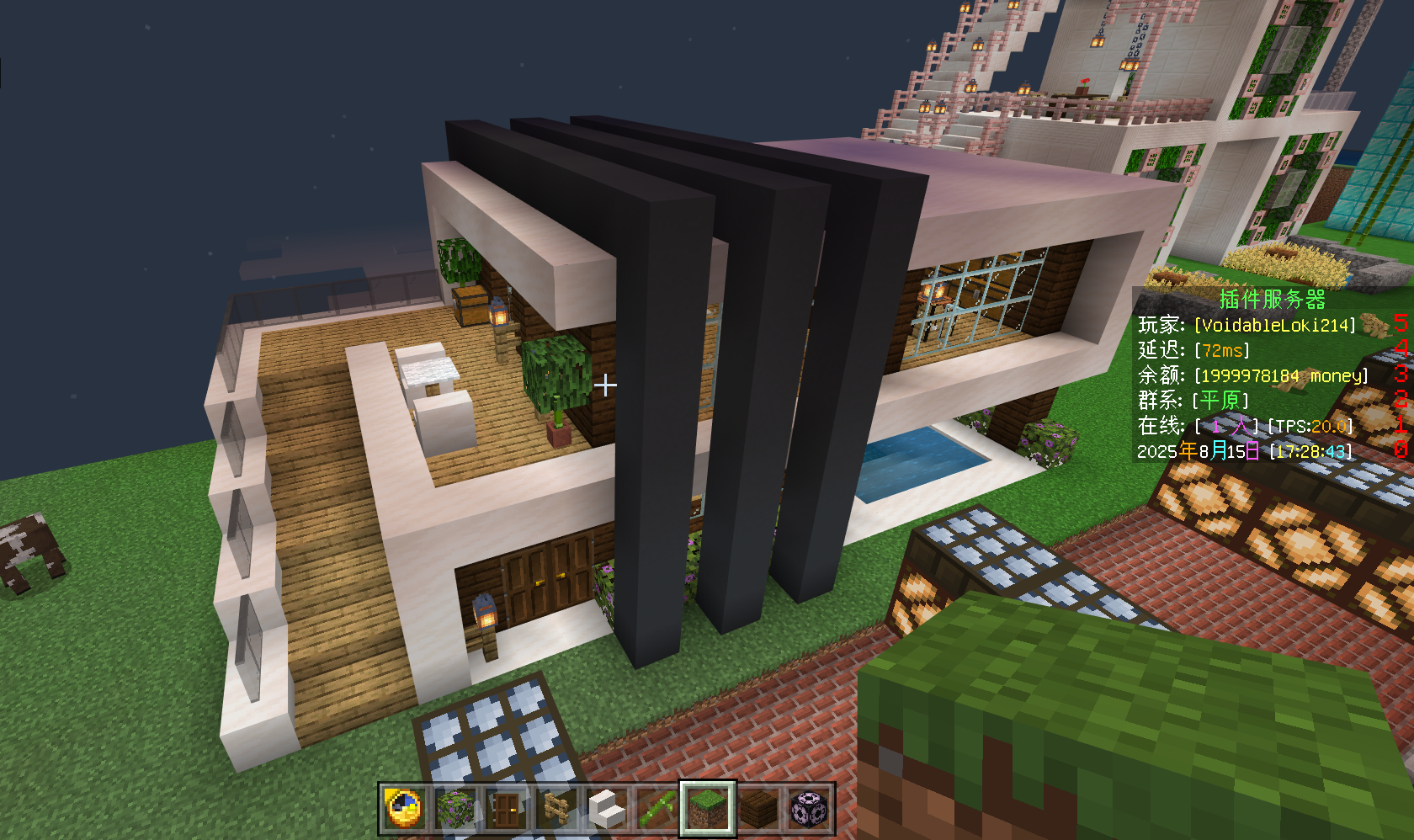Choose the dark oak door slot
This screenshot has width=1414, height=840.
tap(506, 809)
